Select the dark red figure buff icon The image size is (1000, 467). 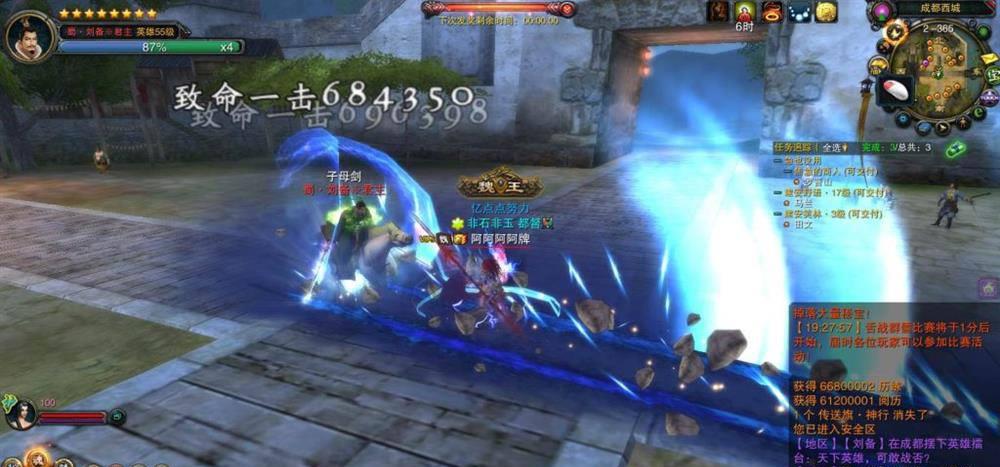718,11
